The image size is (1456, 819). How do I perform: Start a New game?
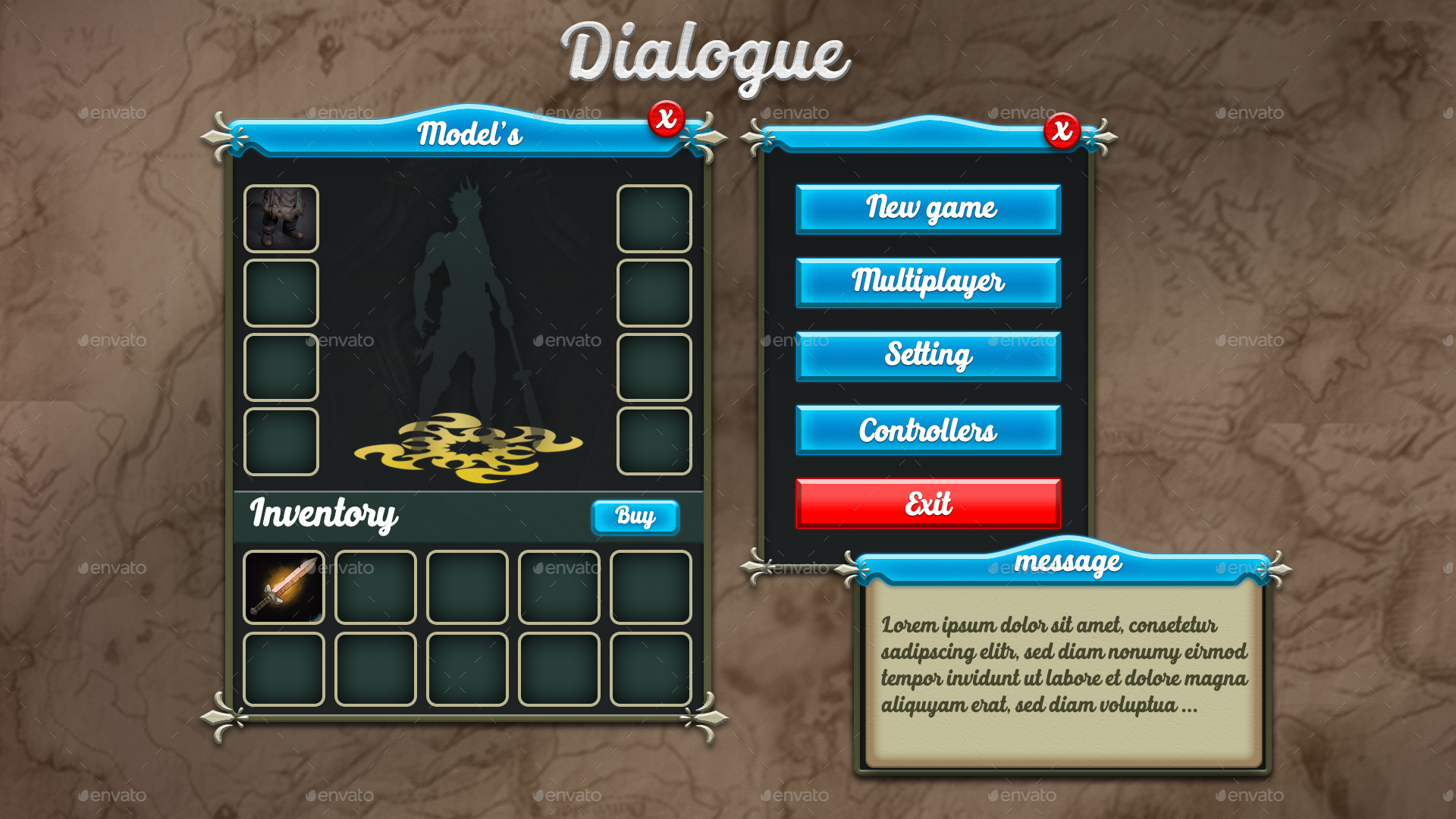tap(928, 209)
